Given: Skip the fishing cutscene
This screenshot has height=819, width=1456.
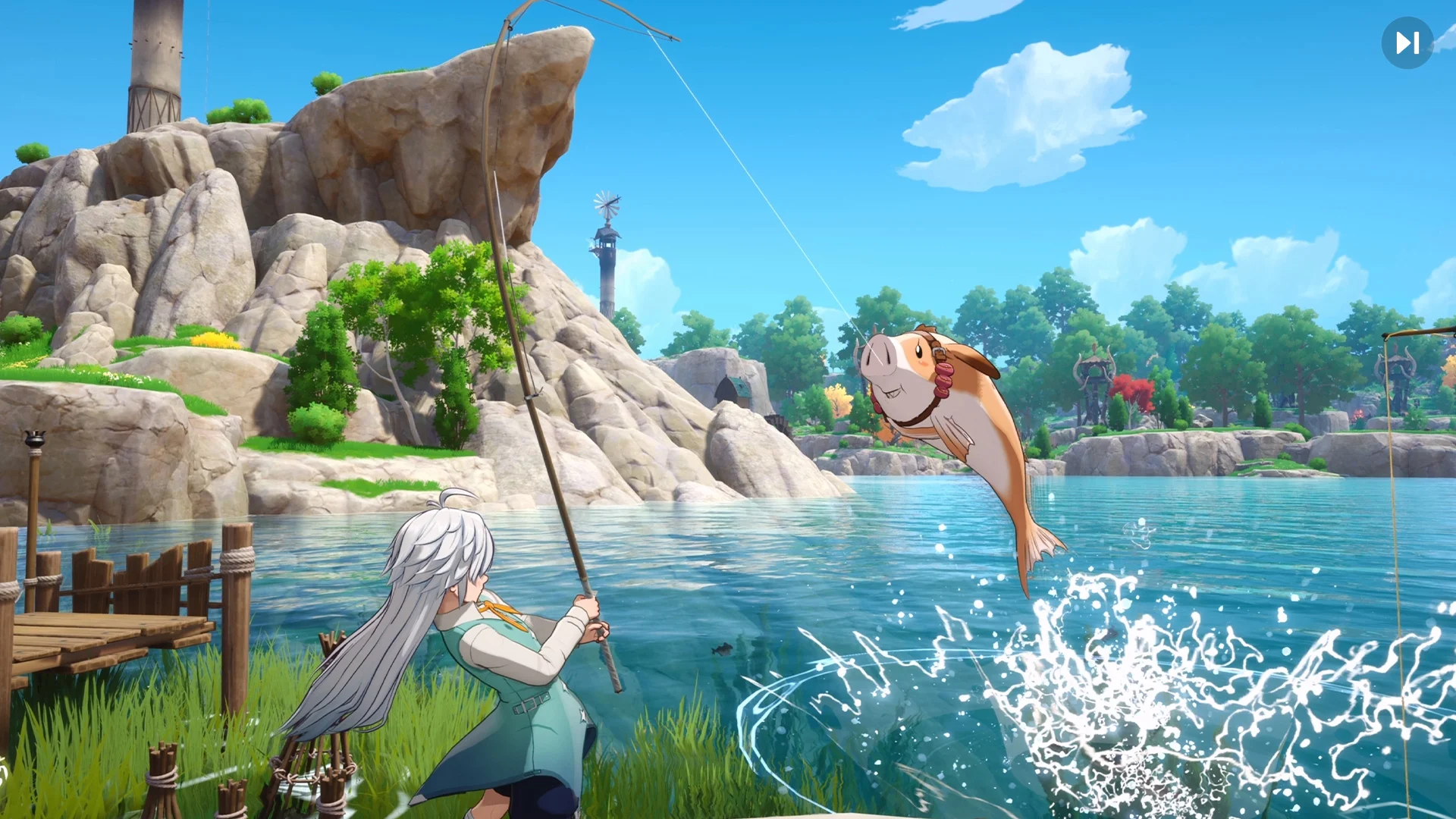Looking at the screenshot, I should pyautogui.click(x=1407, y=43).
